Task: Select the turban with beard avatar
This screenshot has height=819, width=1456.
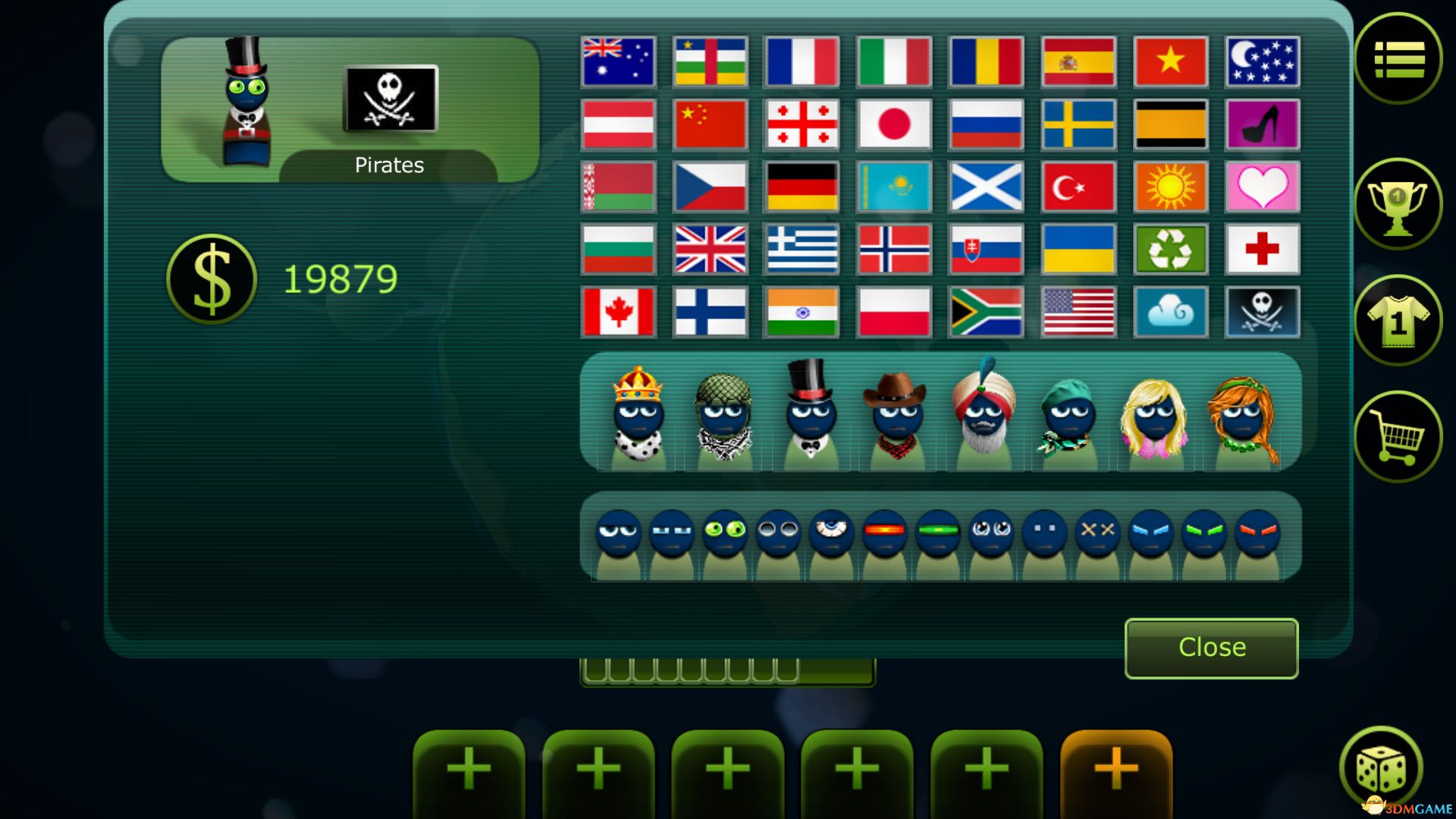Action: (x=984, y=413)
